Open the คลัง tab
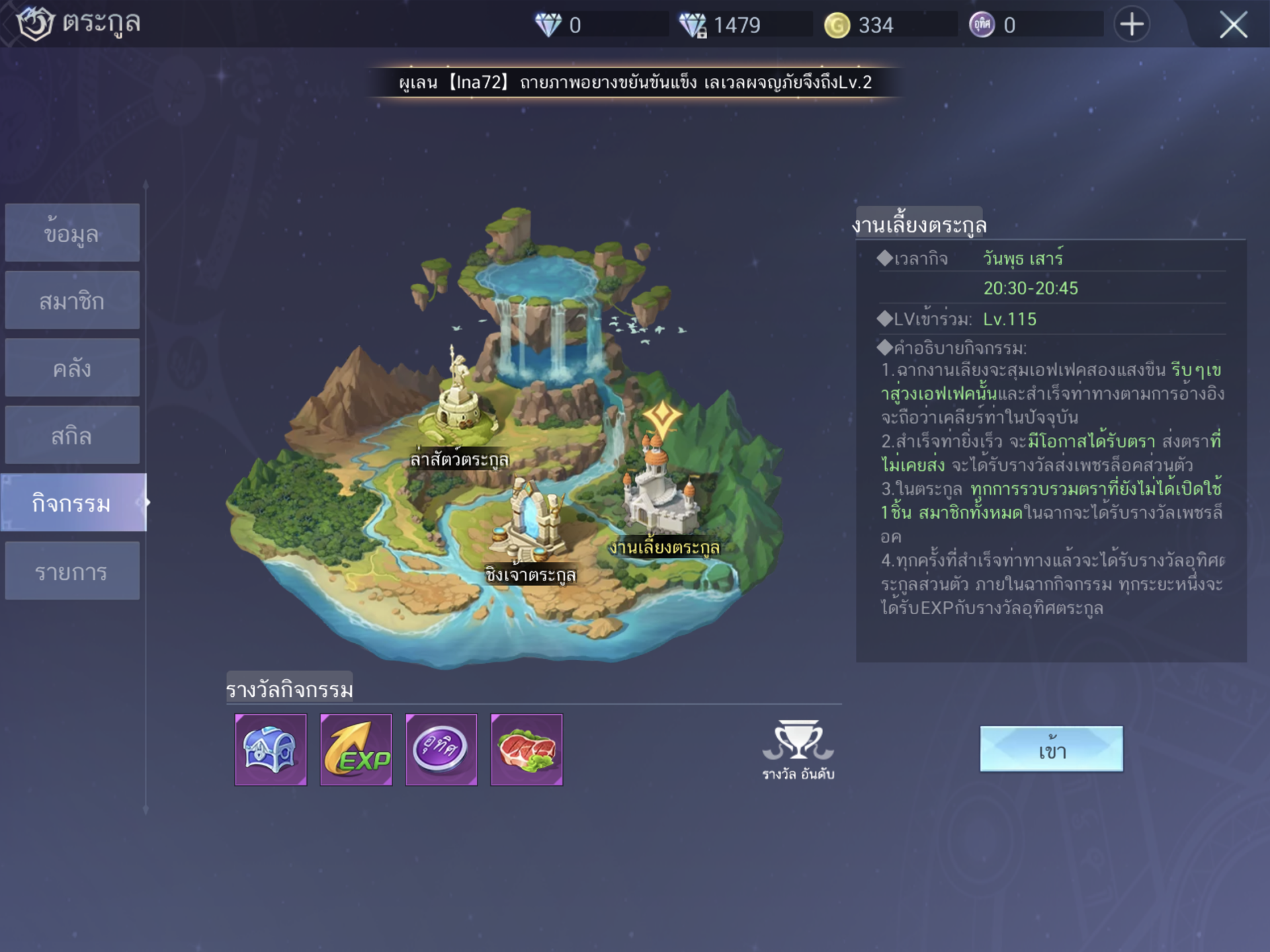Viewport: 1270px width, 952px height. pos(72,367)
